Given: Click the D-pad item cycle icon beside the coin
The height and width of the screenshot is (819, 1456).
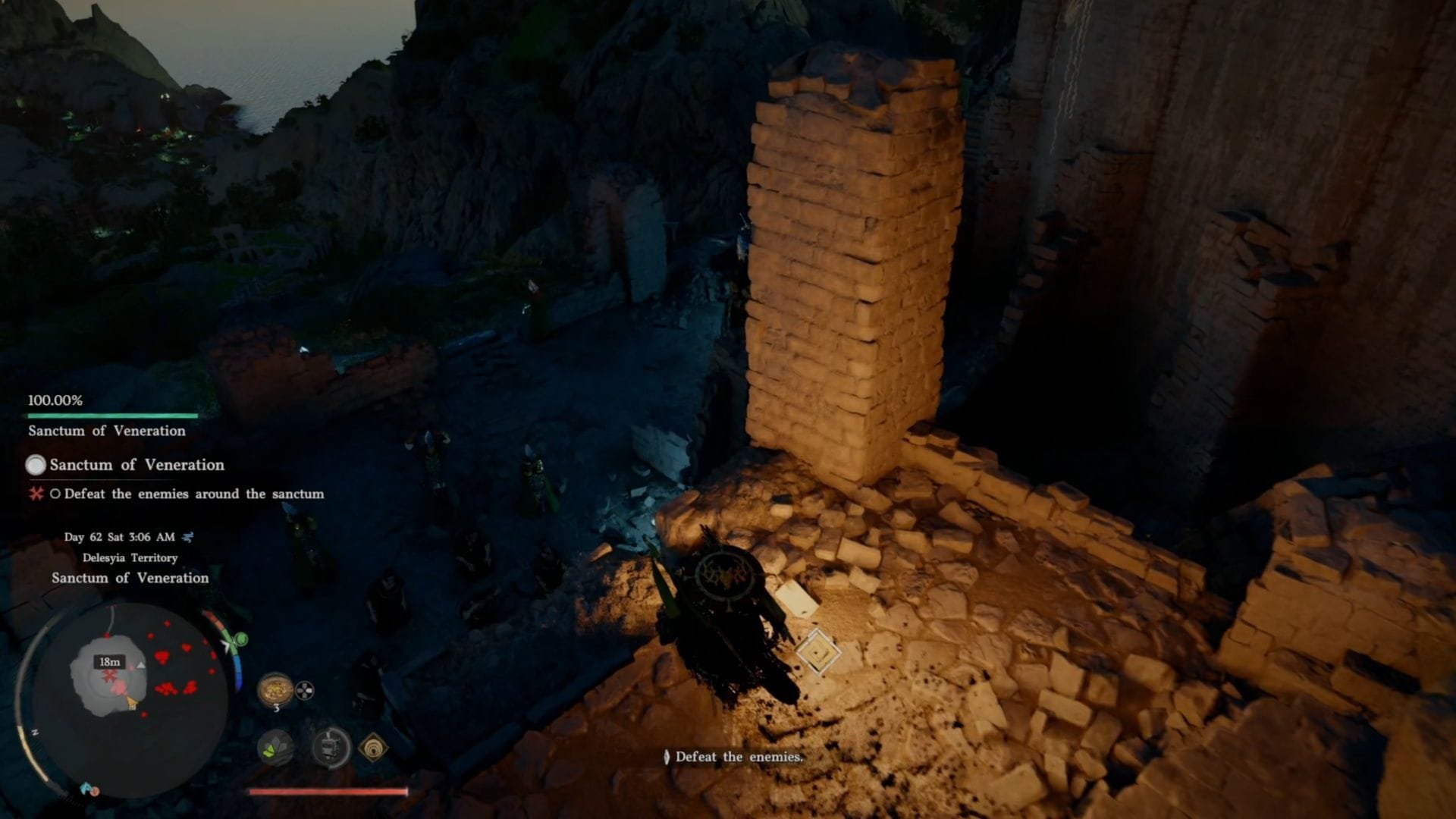Looking at the screenshot, I should (x=305, y=690).
